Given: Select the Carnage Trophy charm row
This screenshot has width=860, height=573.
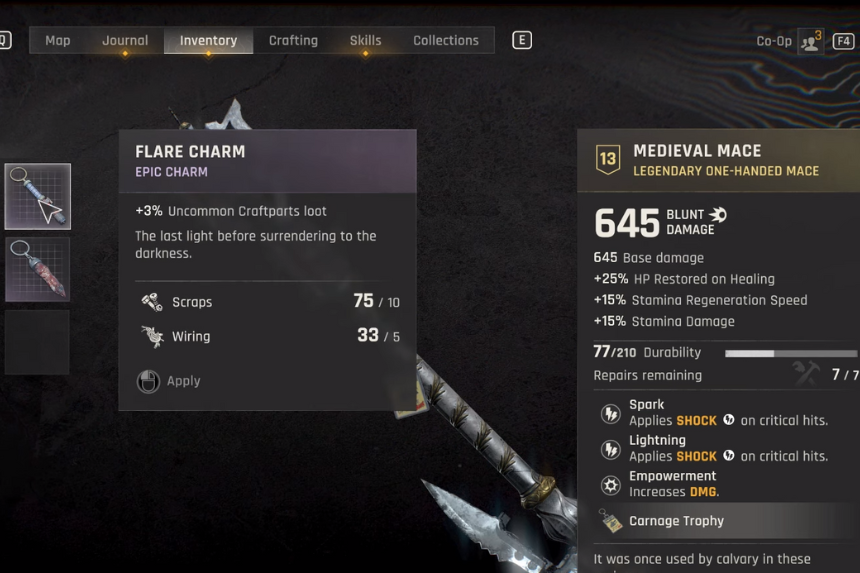Looking at the screenshot, I should coord(676,521).
